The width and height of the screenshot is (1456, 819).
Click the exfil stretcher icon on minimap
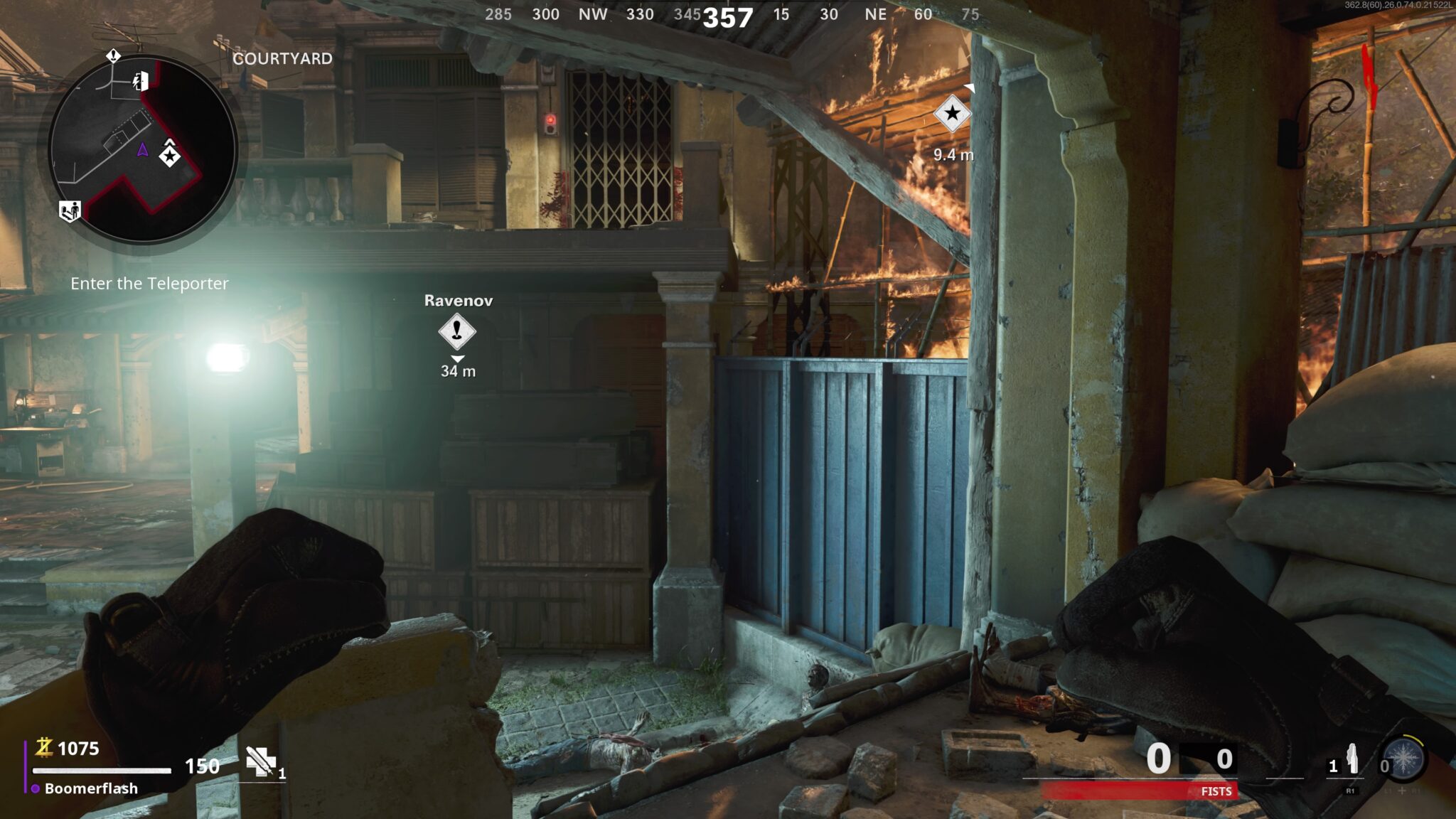click(x=70, y=210)
